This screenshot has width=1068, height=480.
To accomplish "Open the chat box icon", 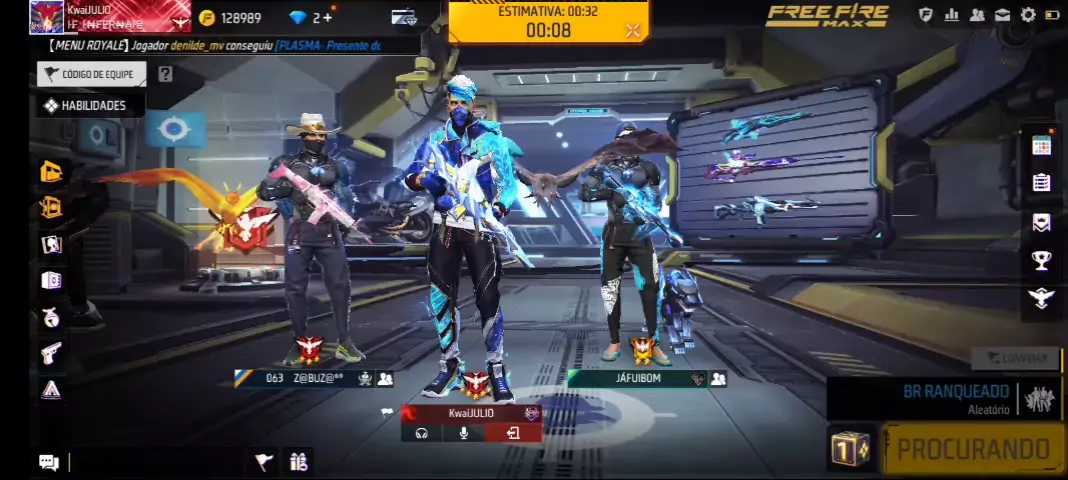I will 49,461.
